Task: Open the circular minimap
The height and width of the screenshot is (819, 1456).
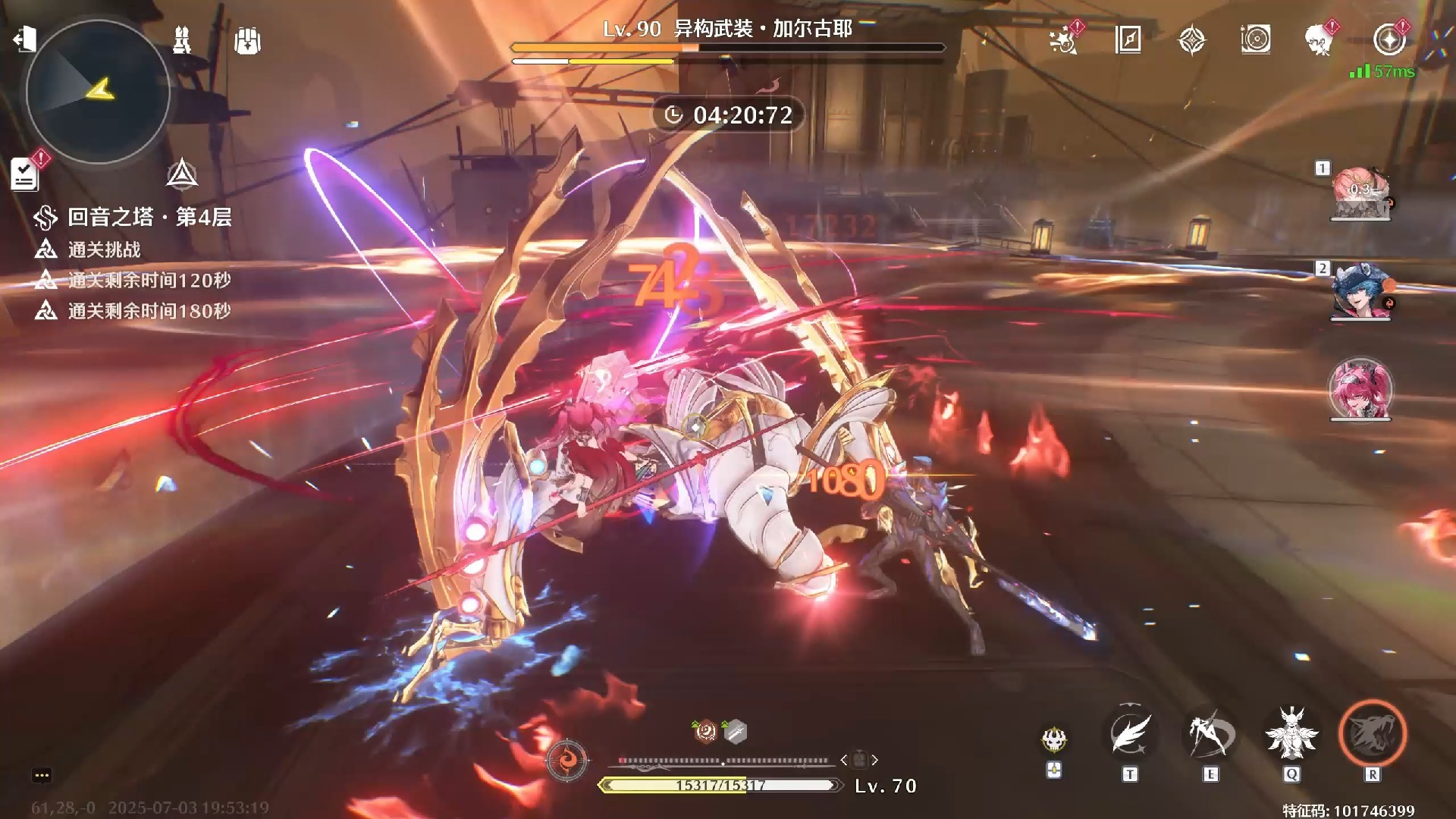Action: click(x=98, y=92)
